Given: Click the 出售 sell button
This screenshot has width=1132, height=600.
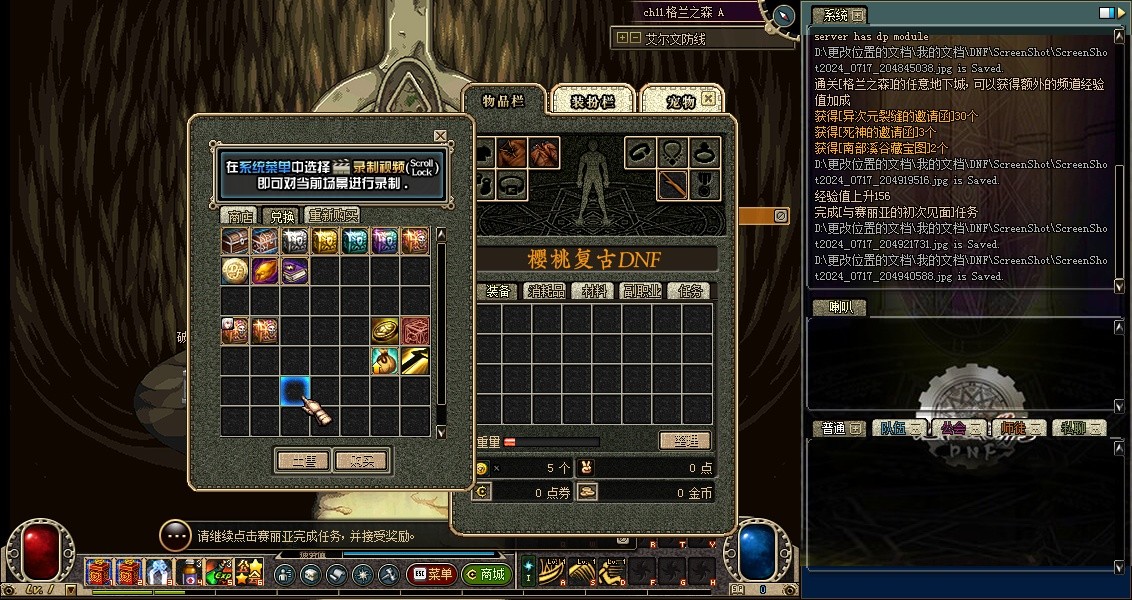Looking at the screenshot, I should point(302,461).
